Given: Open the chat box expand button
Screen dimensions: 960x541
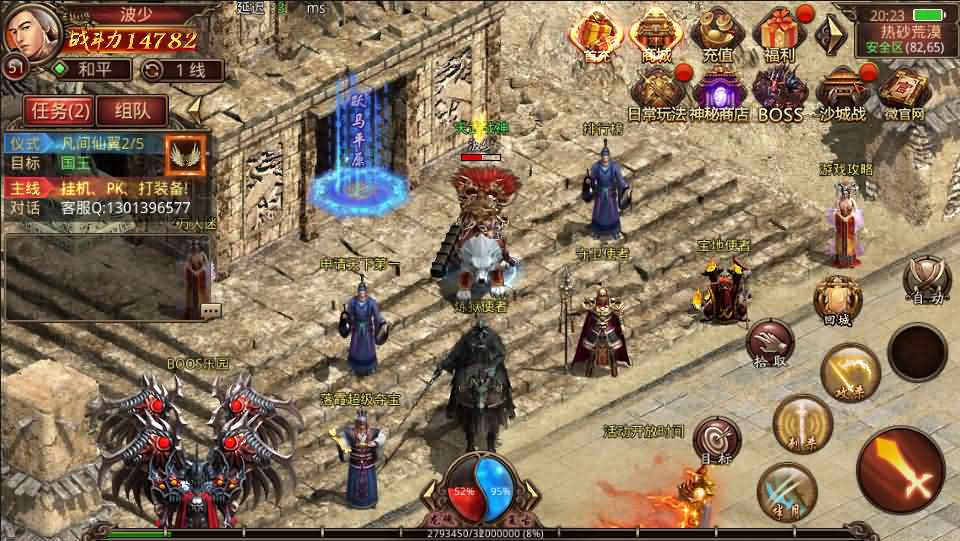Looking at the screenshot, I should pos(210,310).
